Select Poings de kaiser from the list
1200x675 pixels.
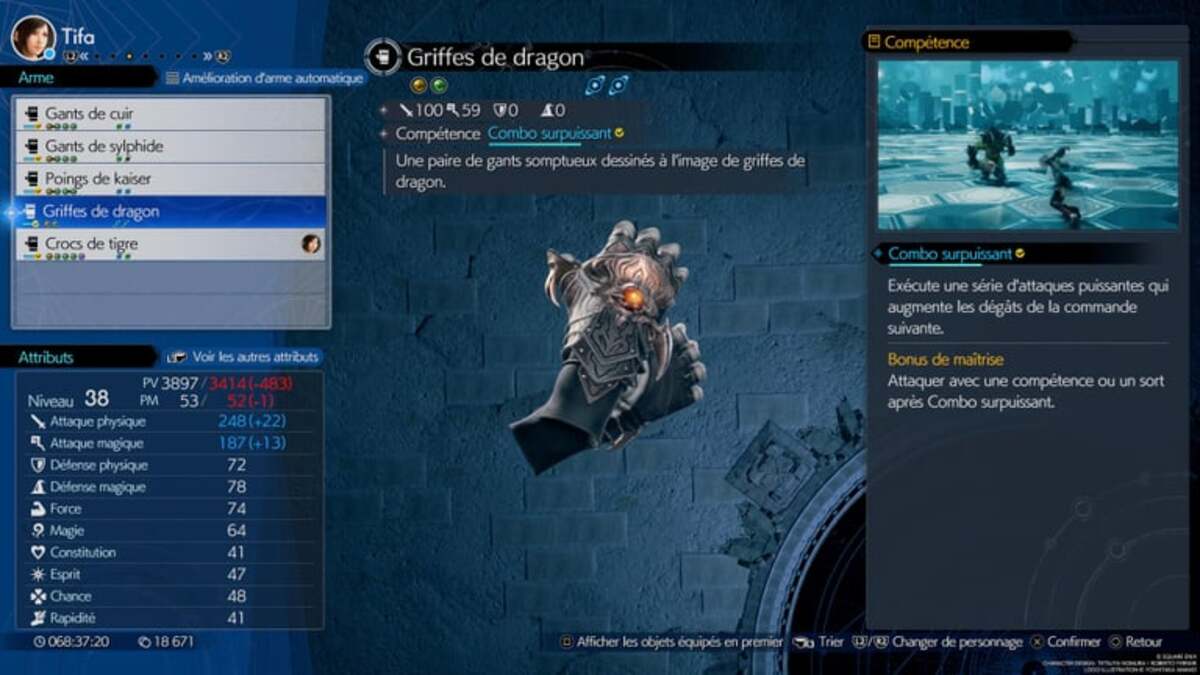tap(172, 179)
